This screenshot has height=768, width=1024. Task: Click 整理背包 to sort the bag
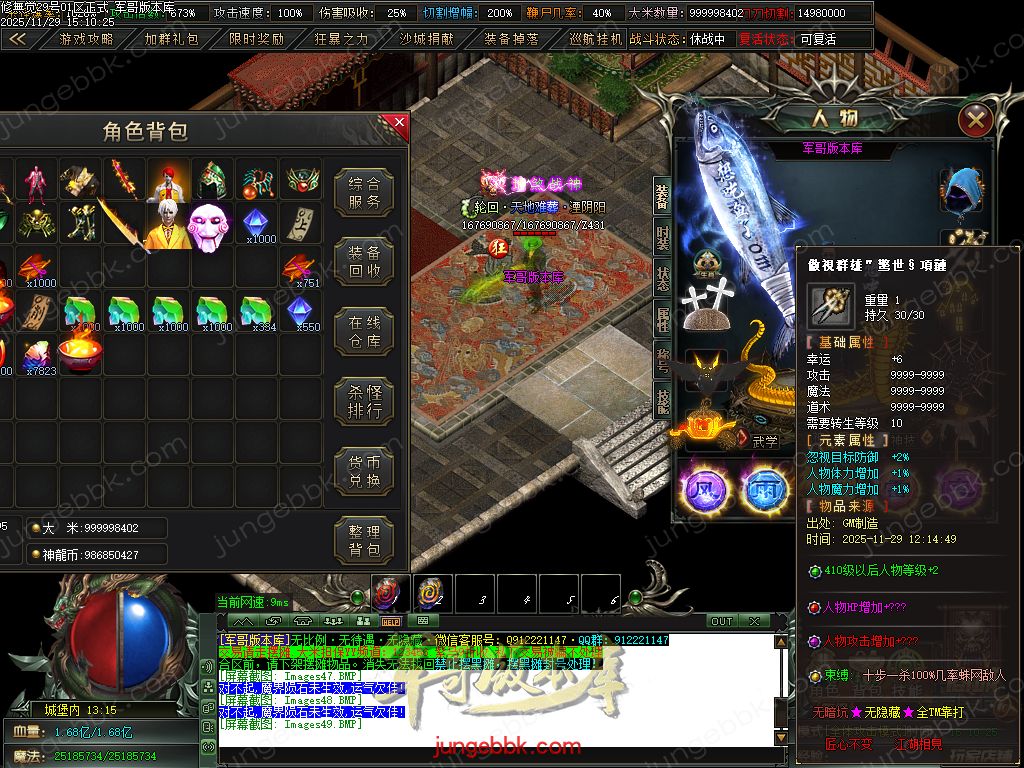[364, 540]
